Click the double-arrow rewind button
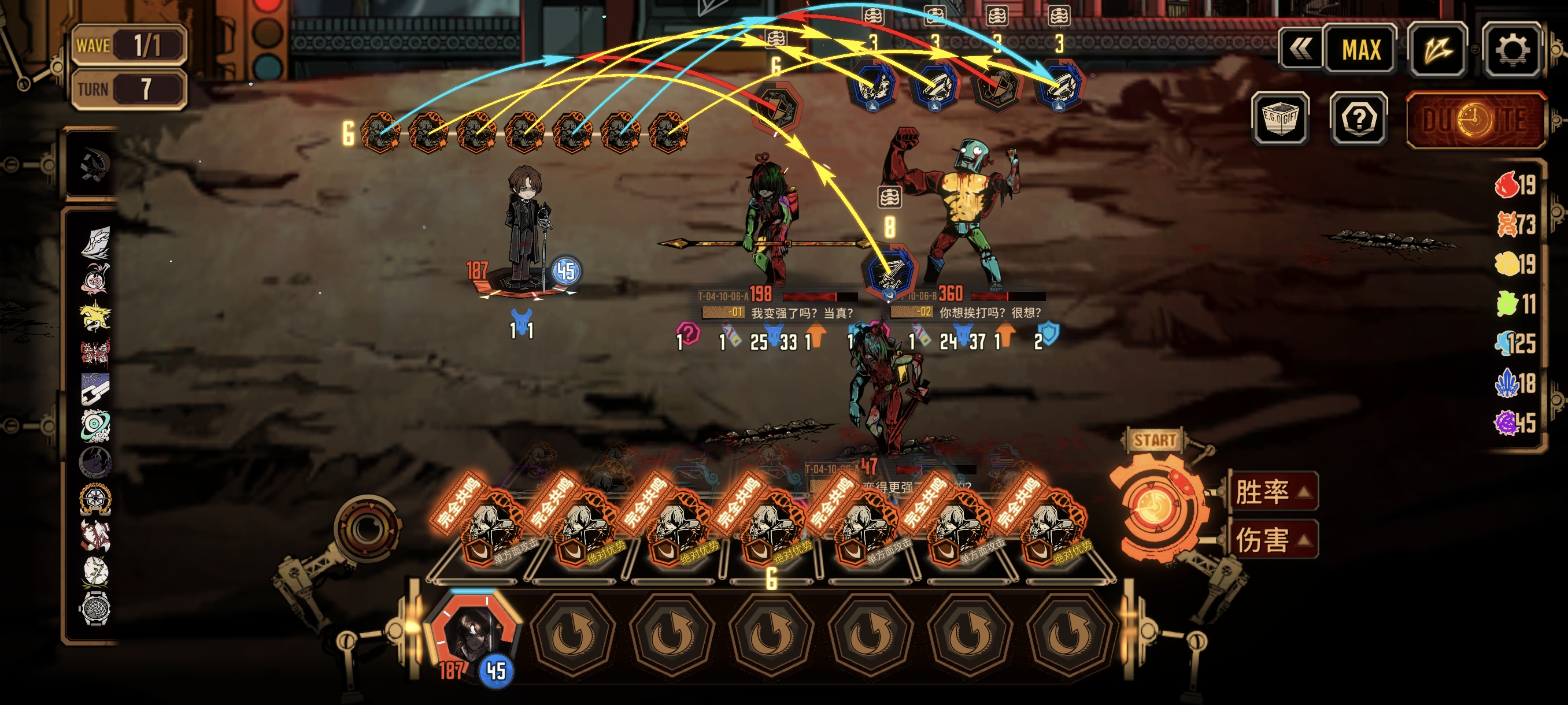 (1301, 50)
